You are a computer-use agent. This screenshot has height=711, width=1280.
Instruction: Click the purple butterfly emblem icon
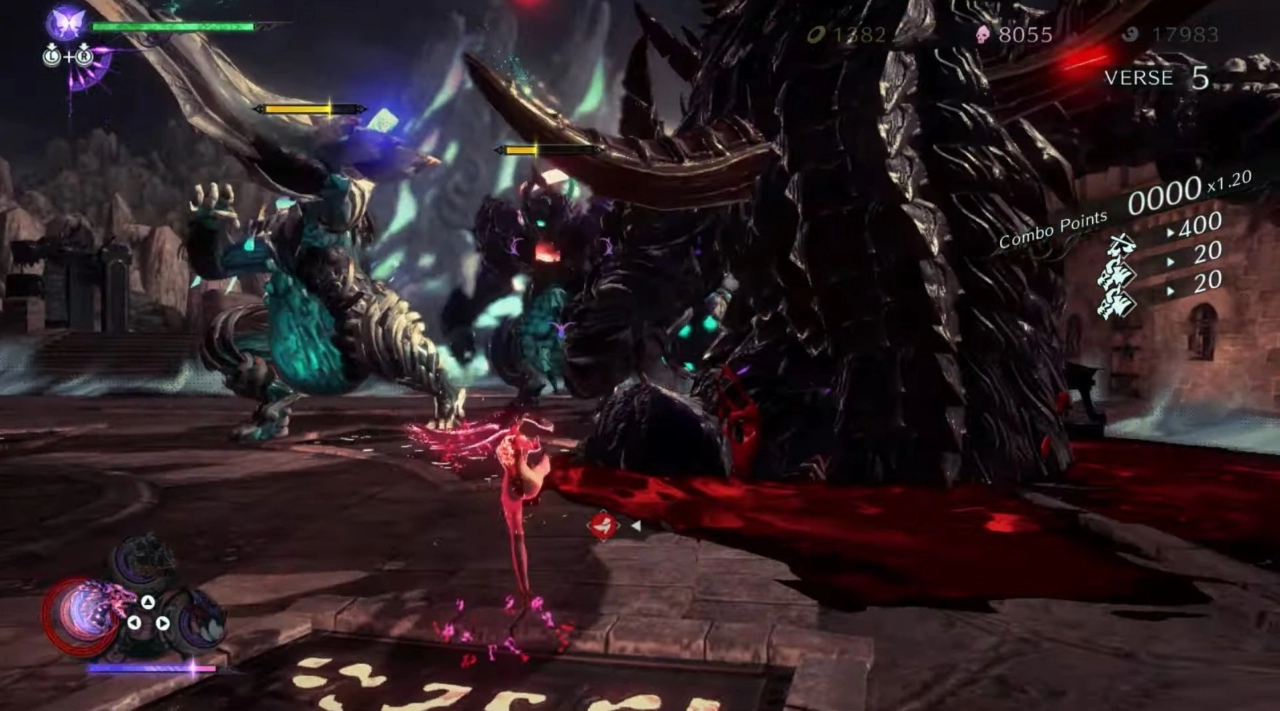click(68, 23)
